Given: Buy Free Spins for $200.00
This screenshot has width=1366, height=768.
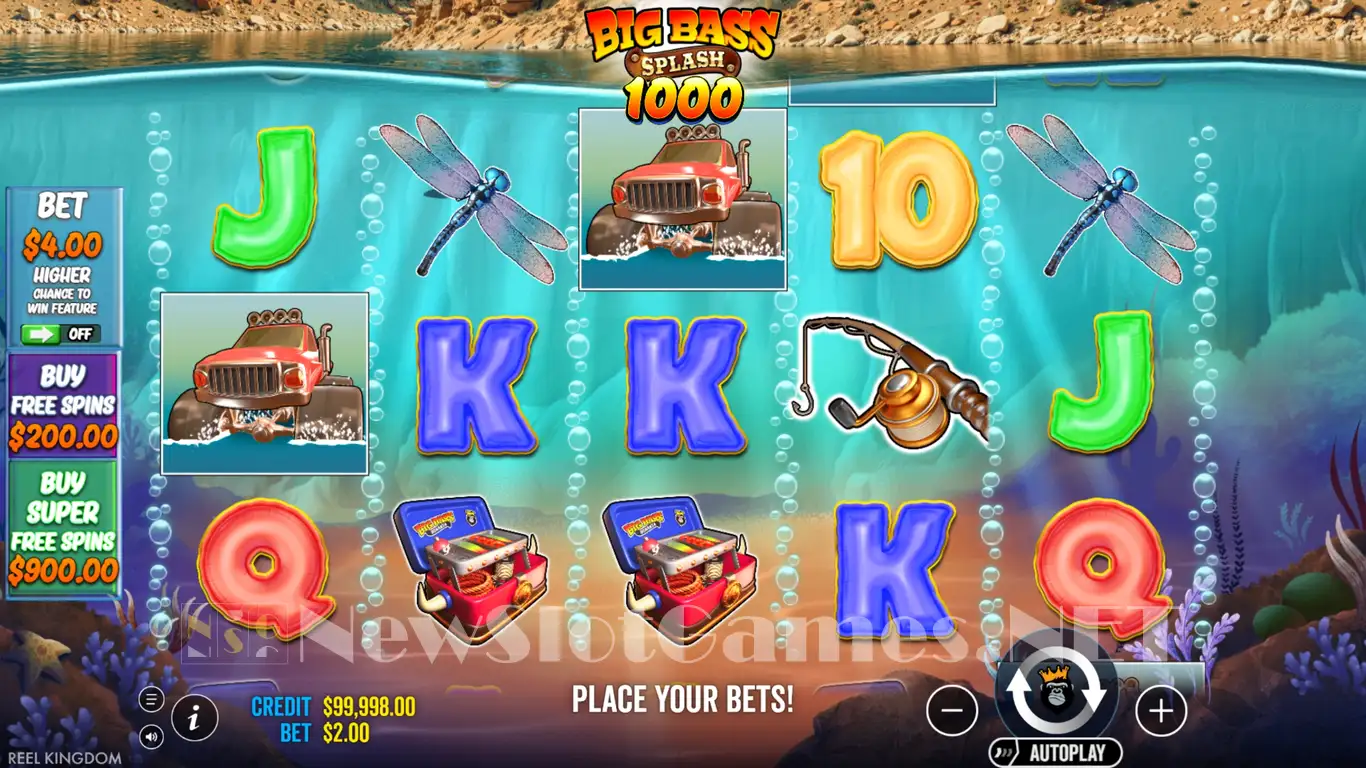Looking at the screenshot, I should (x=63, y=405).
